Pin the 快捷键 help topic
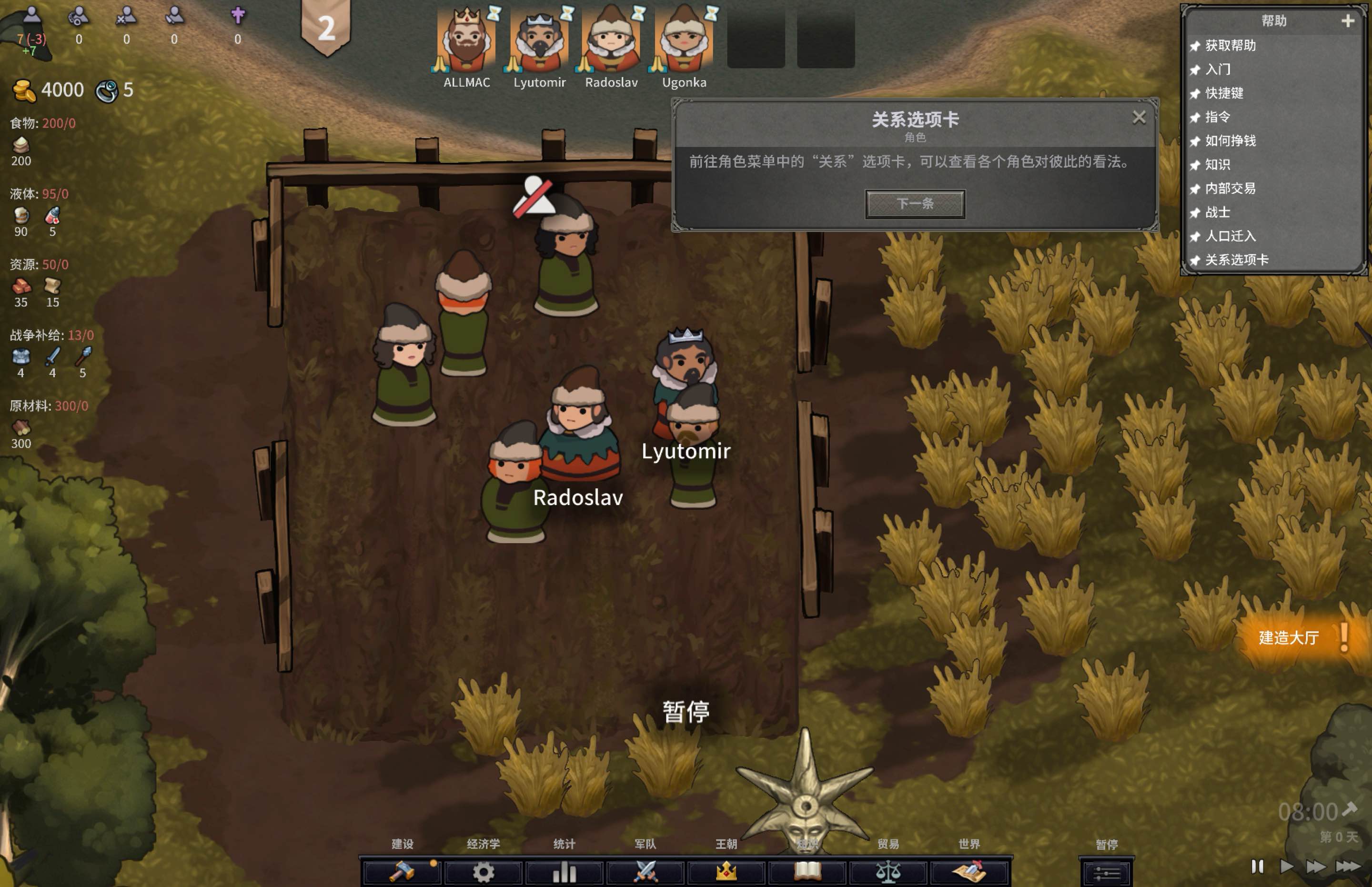Viewport: 1372px width, 887px height. 1195,94
